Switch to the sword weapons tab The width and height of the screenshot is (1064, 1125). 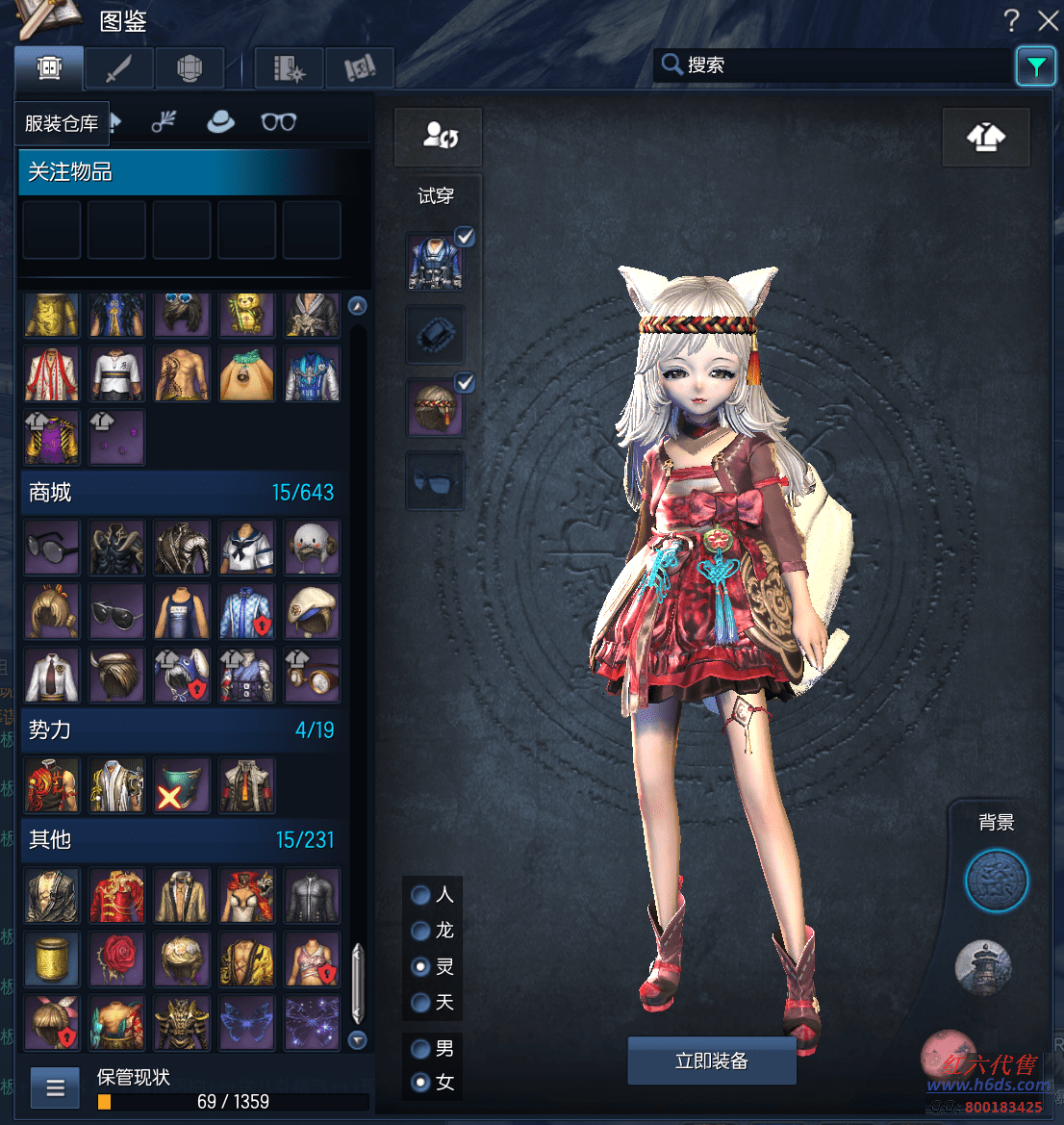pyautogui.click(x=118, y=68)
